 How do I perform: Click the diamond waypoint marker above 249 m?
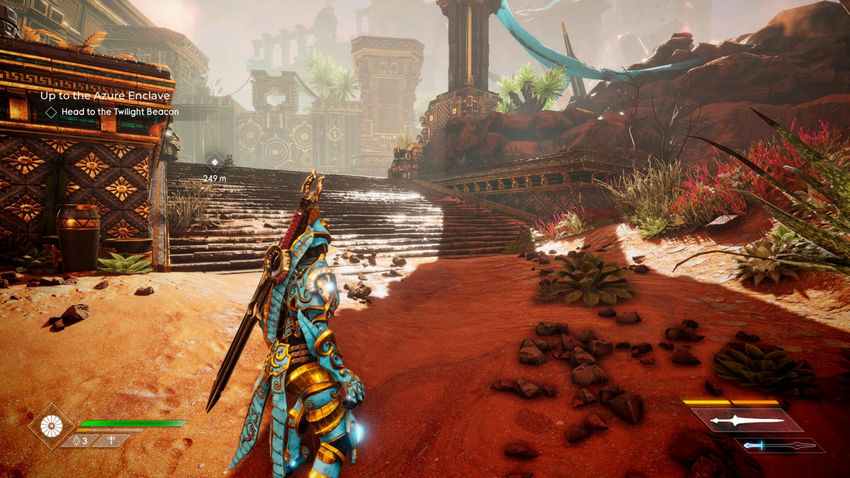(x=215, y=160)
